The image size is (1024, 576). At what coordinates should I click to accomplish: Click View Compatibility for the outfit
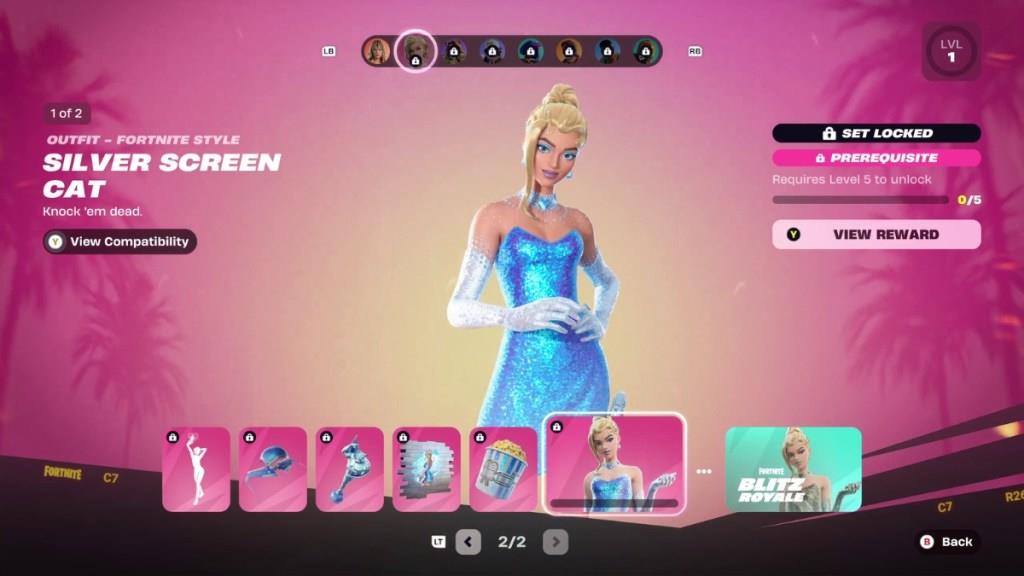pyautogui.click(x=120, y=242)
